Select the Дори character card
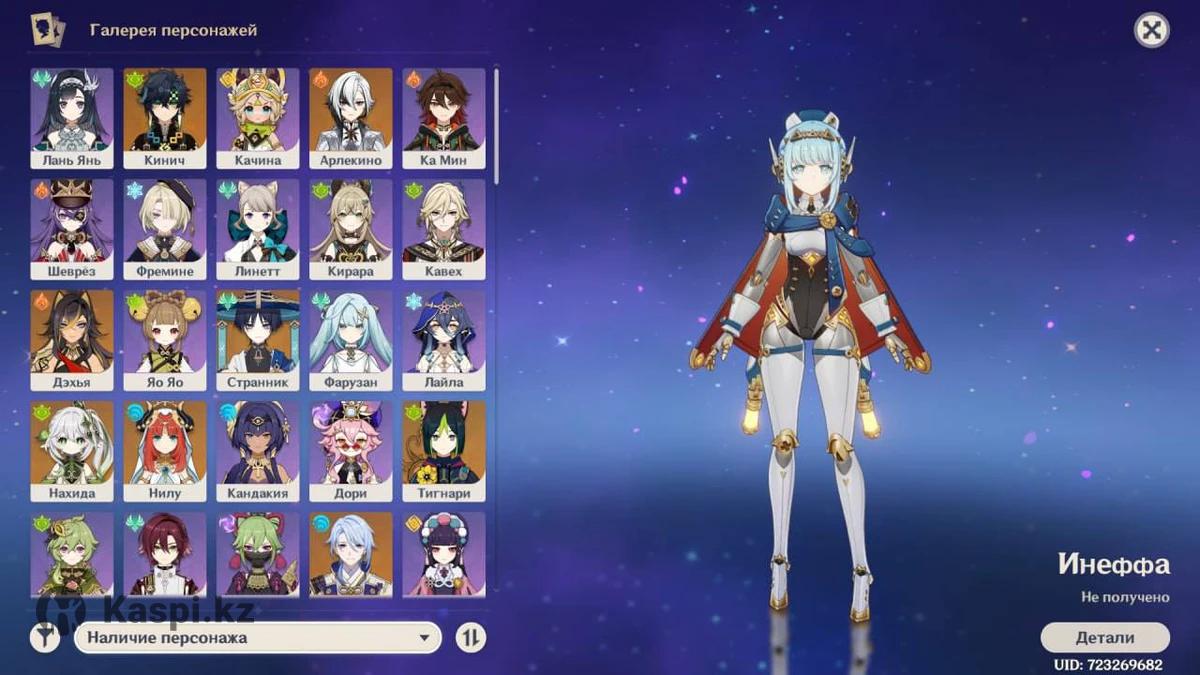The height and width of the screenshot is (675, 1200). pos(351,450)
